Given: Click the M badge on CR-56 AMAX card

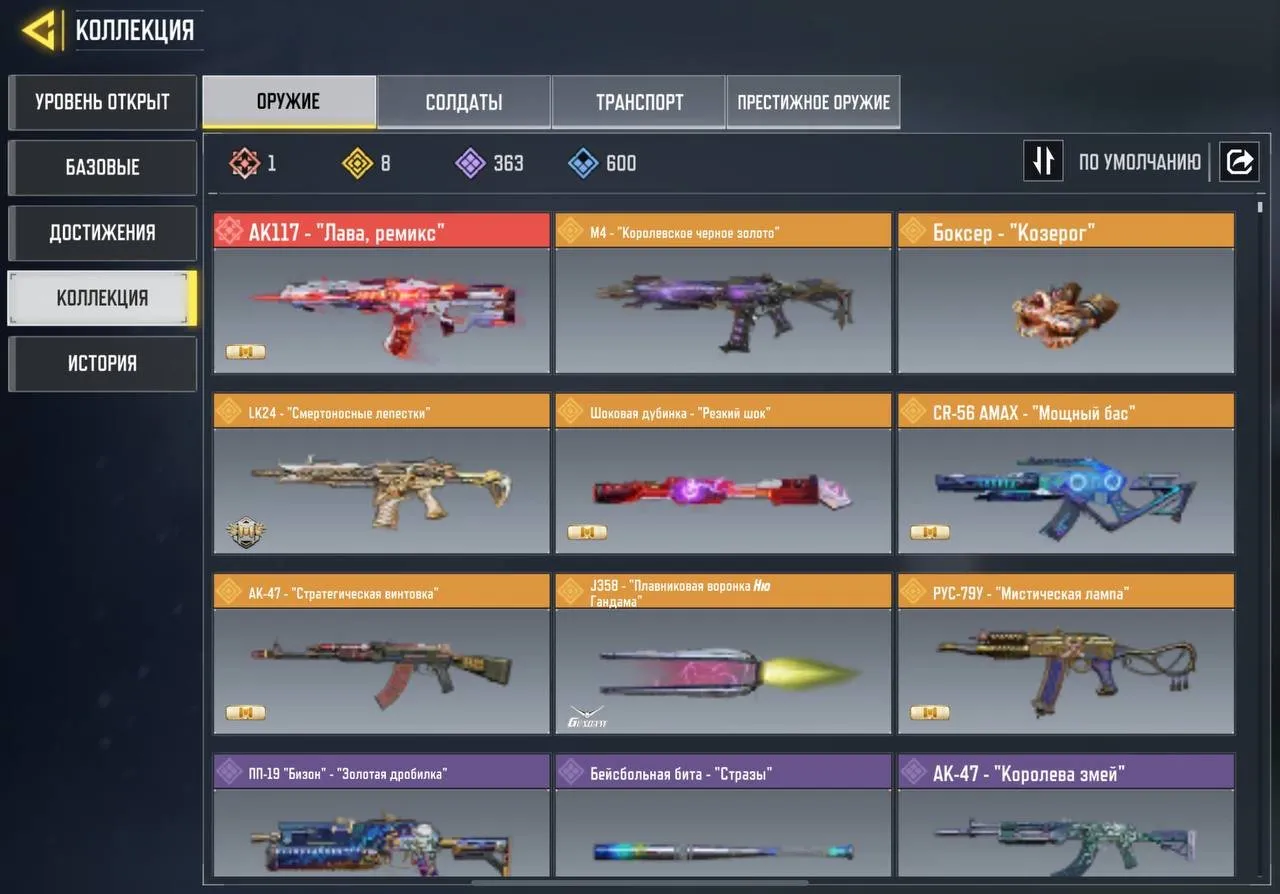Looking at the screenshot, I should pyautogui.click(x=928, y=532).
